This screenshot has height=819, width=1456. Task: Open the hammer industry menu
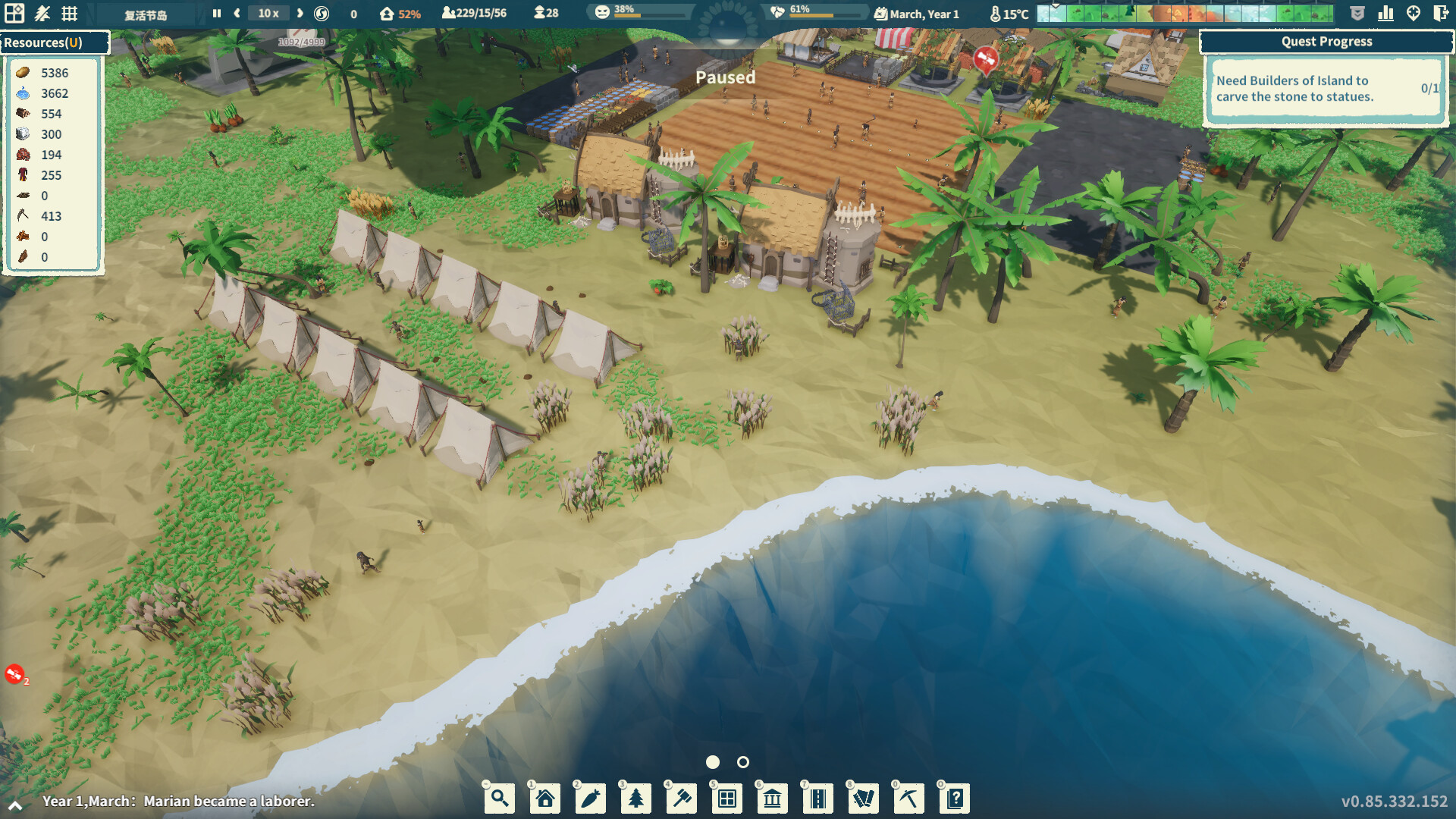(681, 798)
